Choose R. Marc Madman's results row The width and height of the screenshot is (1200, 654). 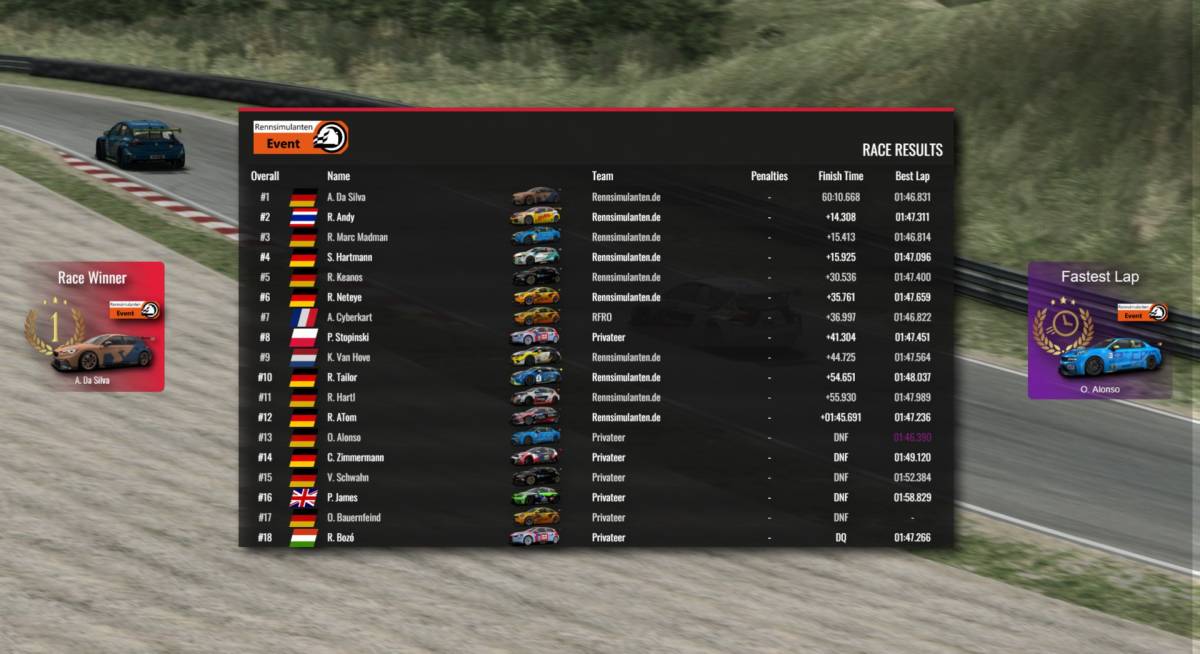[x=596, y=237]
